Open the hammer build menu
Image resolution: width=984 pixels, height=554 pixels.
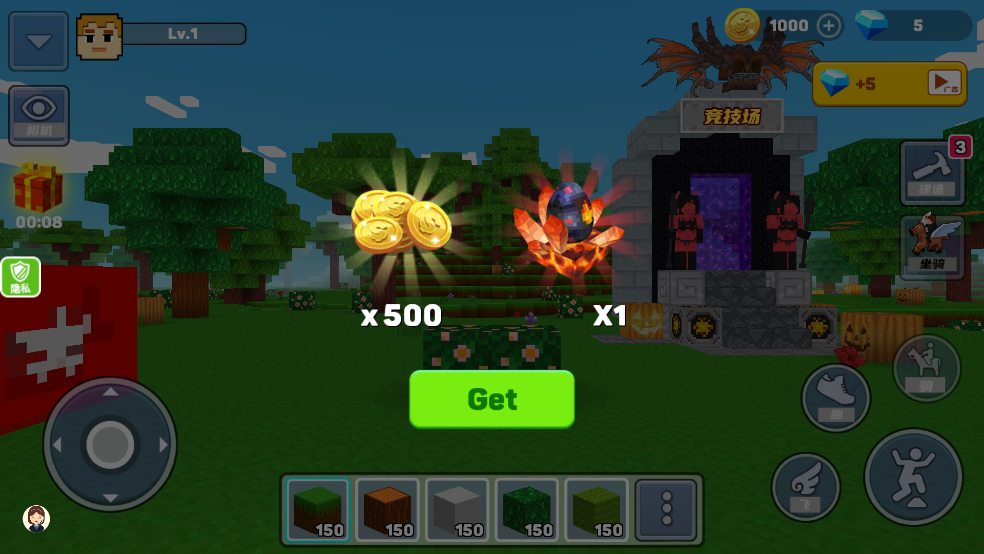click(x=932, y=171)
